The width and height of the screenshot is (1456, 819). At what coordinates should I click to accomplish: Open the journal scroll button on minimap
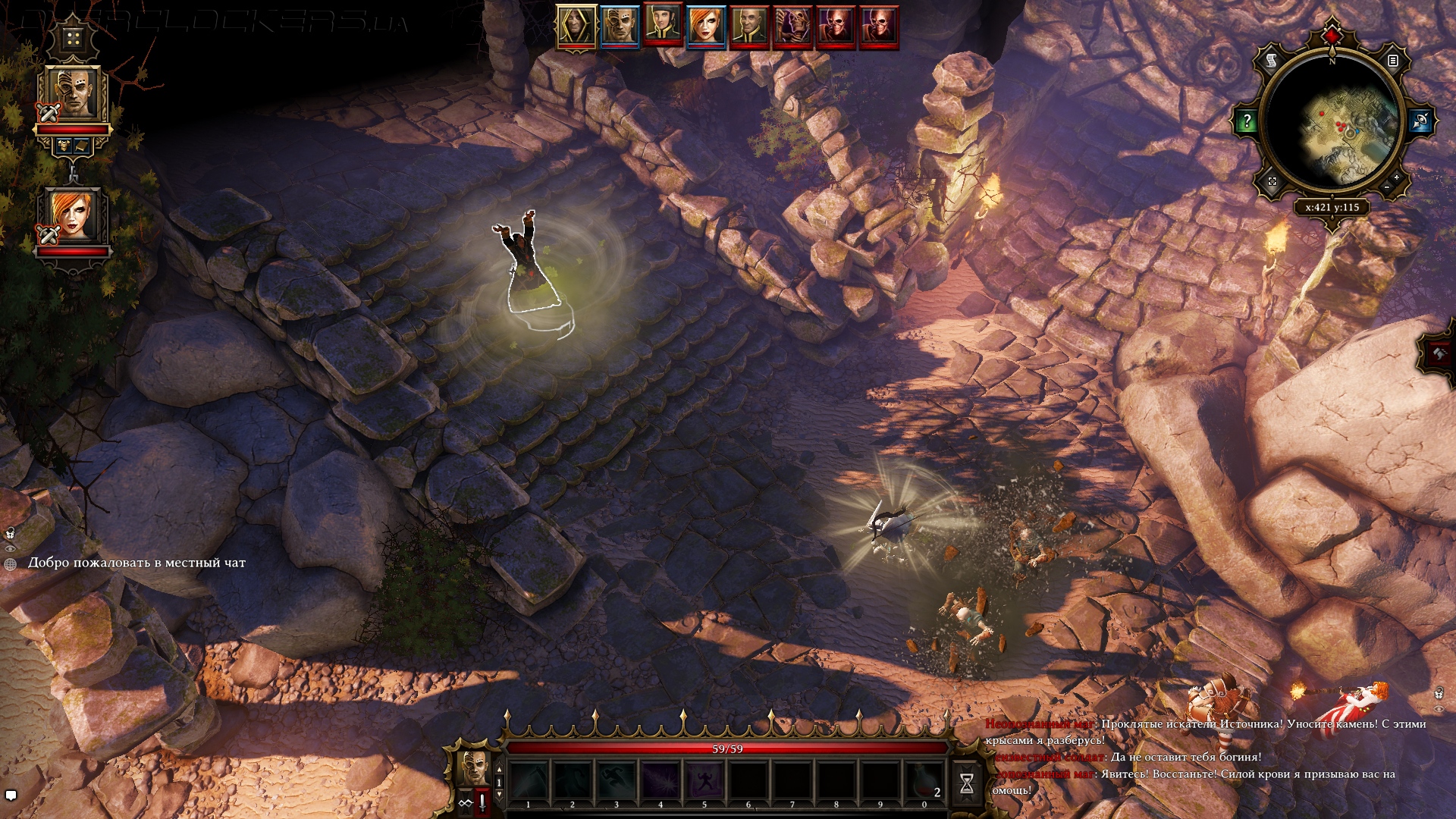pyautogui.click(x=1272, y=60)
